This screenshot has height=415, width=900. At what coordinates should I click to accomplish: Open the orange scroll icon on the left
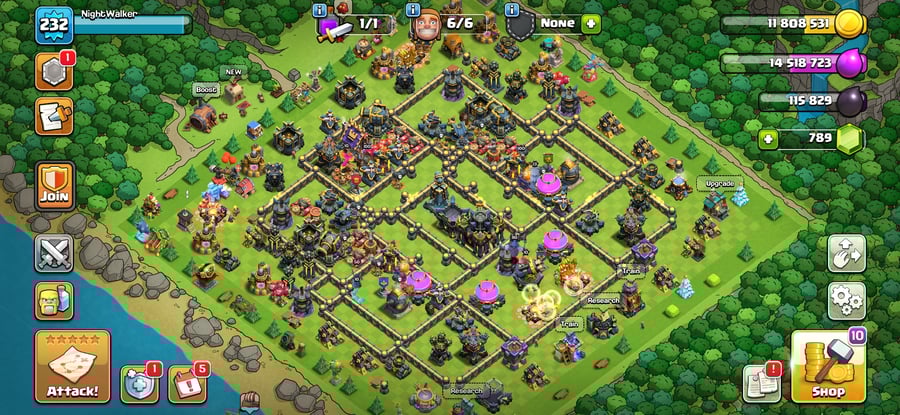click(54, 117)
